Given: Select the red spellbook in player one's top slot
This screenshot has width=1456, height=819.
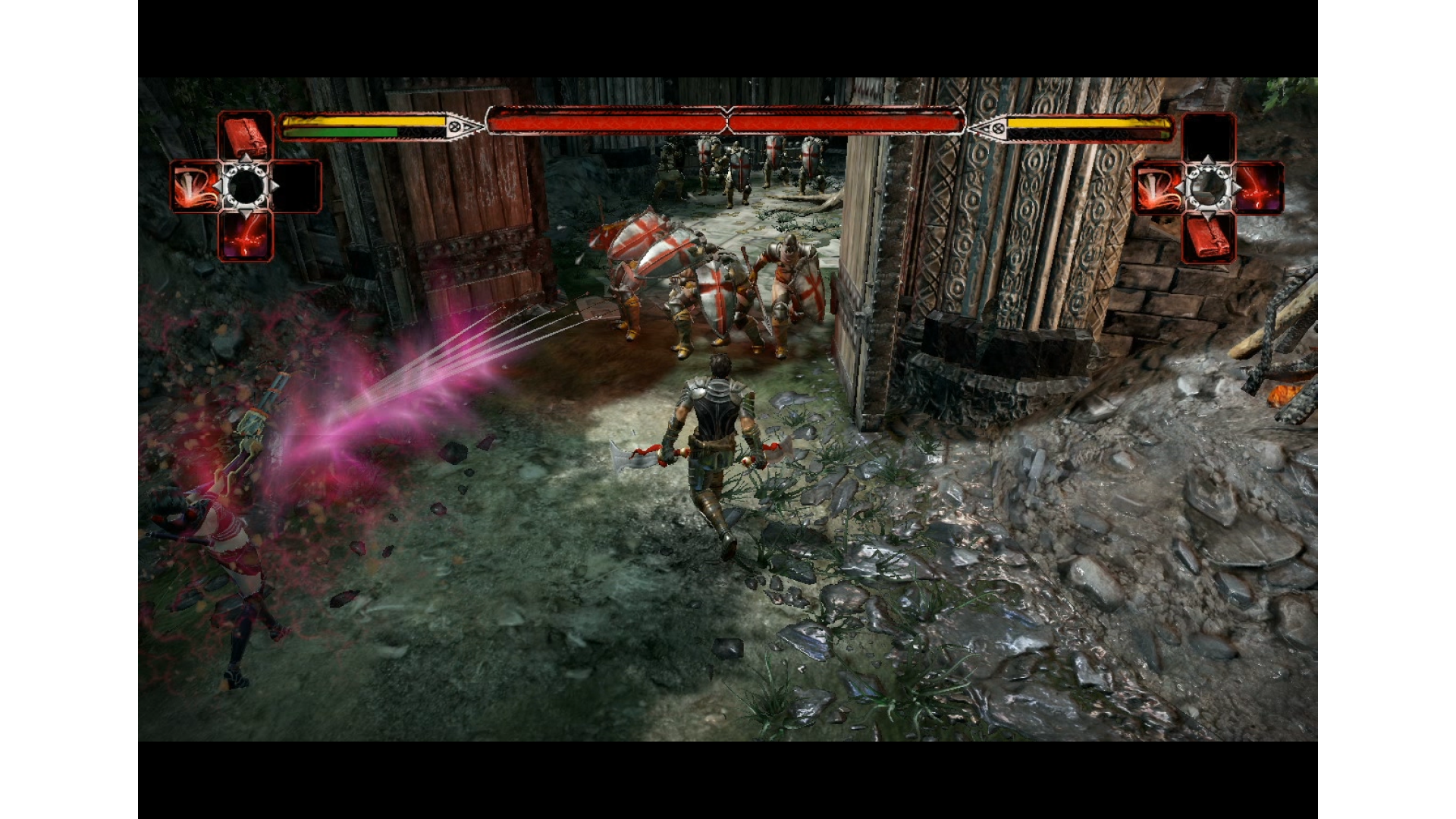Looking at the screenshot, I should click(x=246, y=136).
